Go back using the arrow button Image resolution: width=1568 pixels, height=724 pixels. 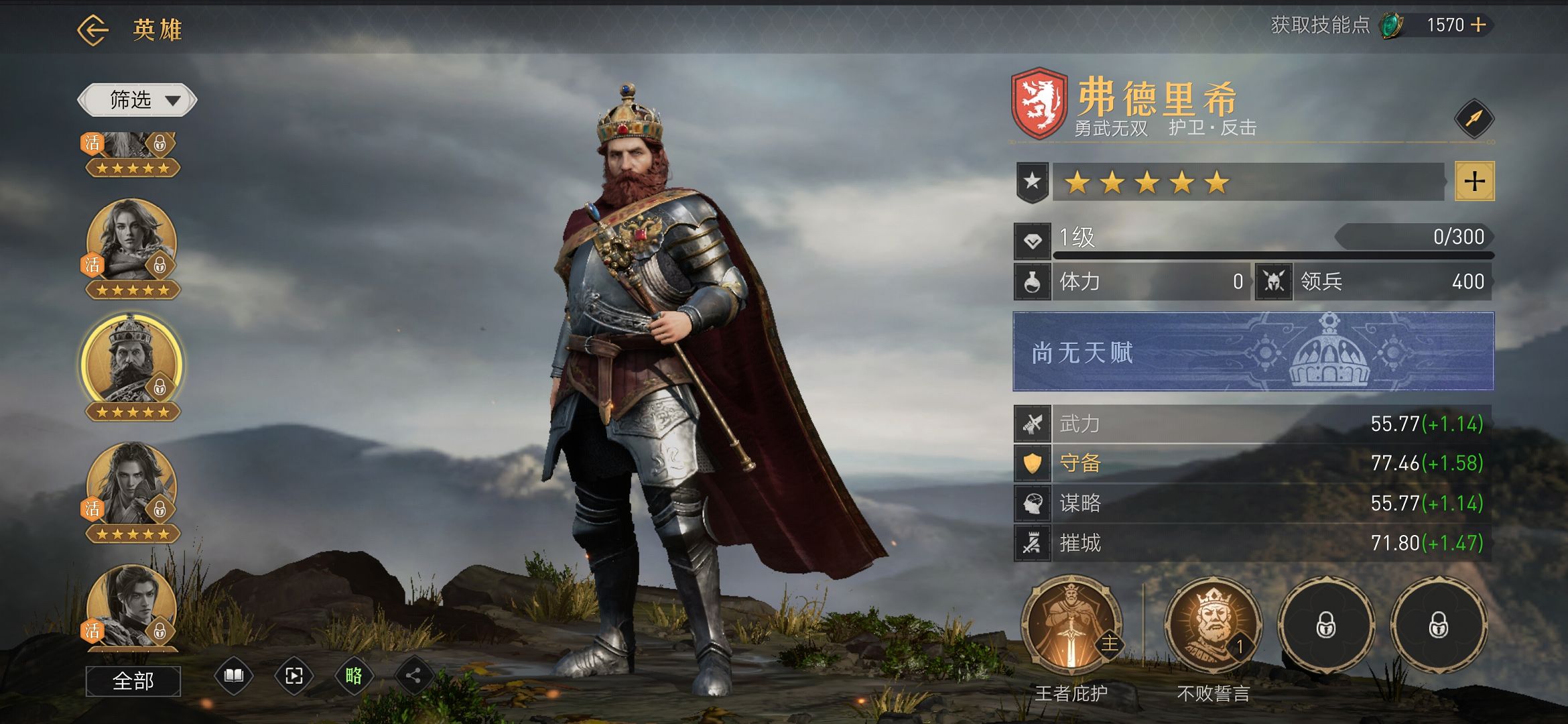tap(92, 30)
